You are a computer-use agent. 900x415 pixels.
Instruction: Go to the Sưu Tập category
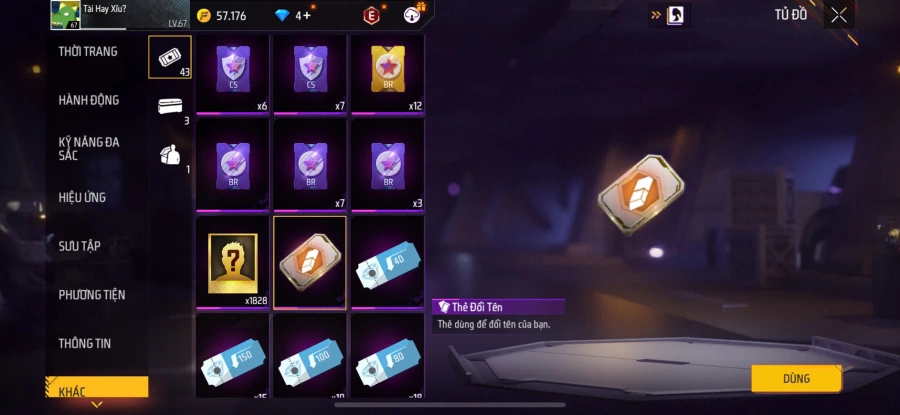(79, 246)
